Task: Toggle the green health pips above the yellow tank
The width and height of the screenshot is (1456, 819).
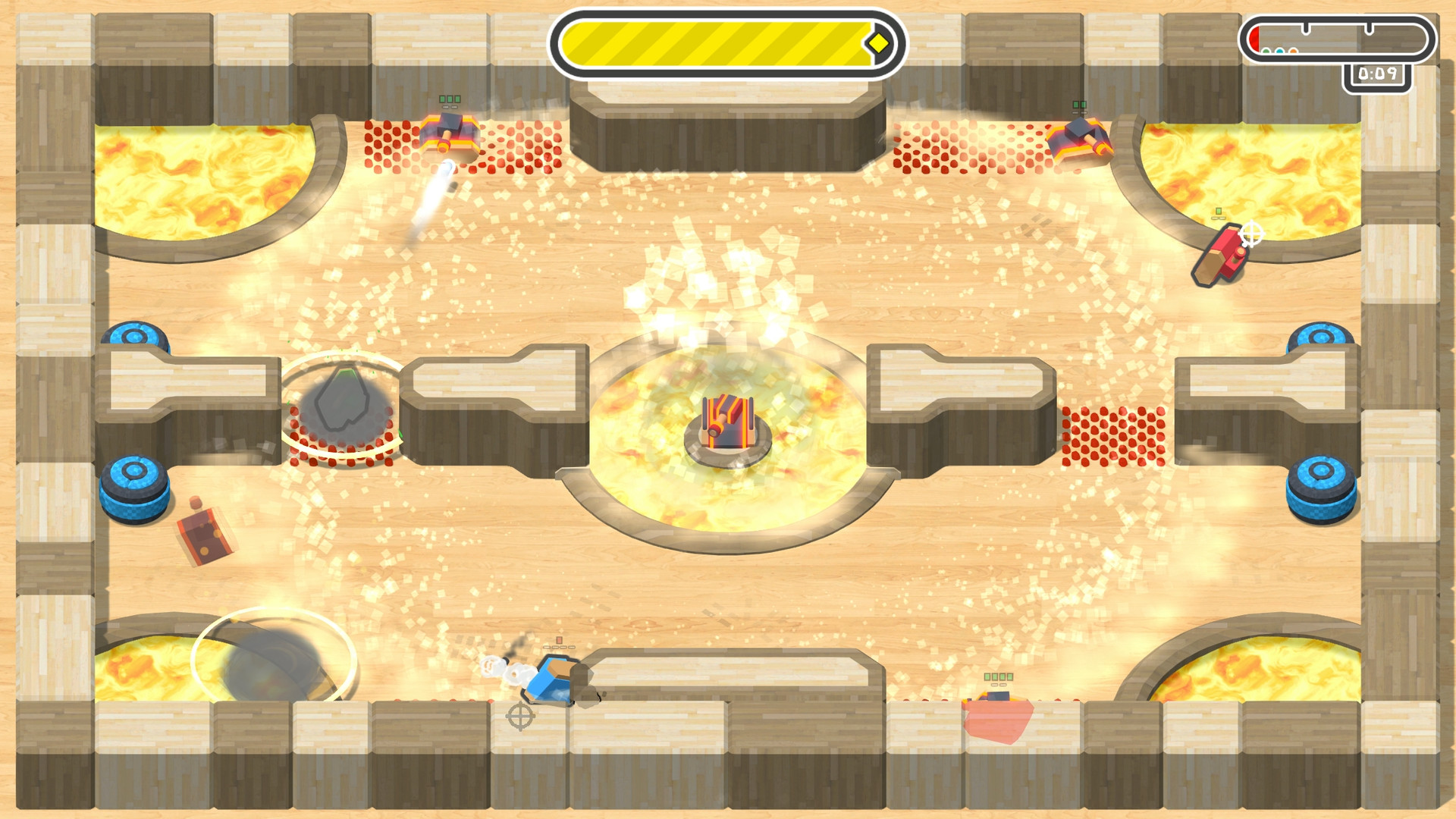Action: coord(450,99)
